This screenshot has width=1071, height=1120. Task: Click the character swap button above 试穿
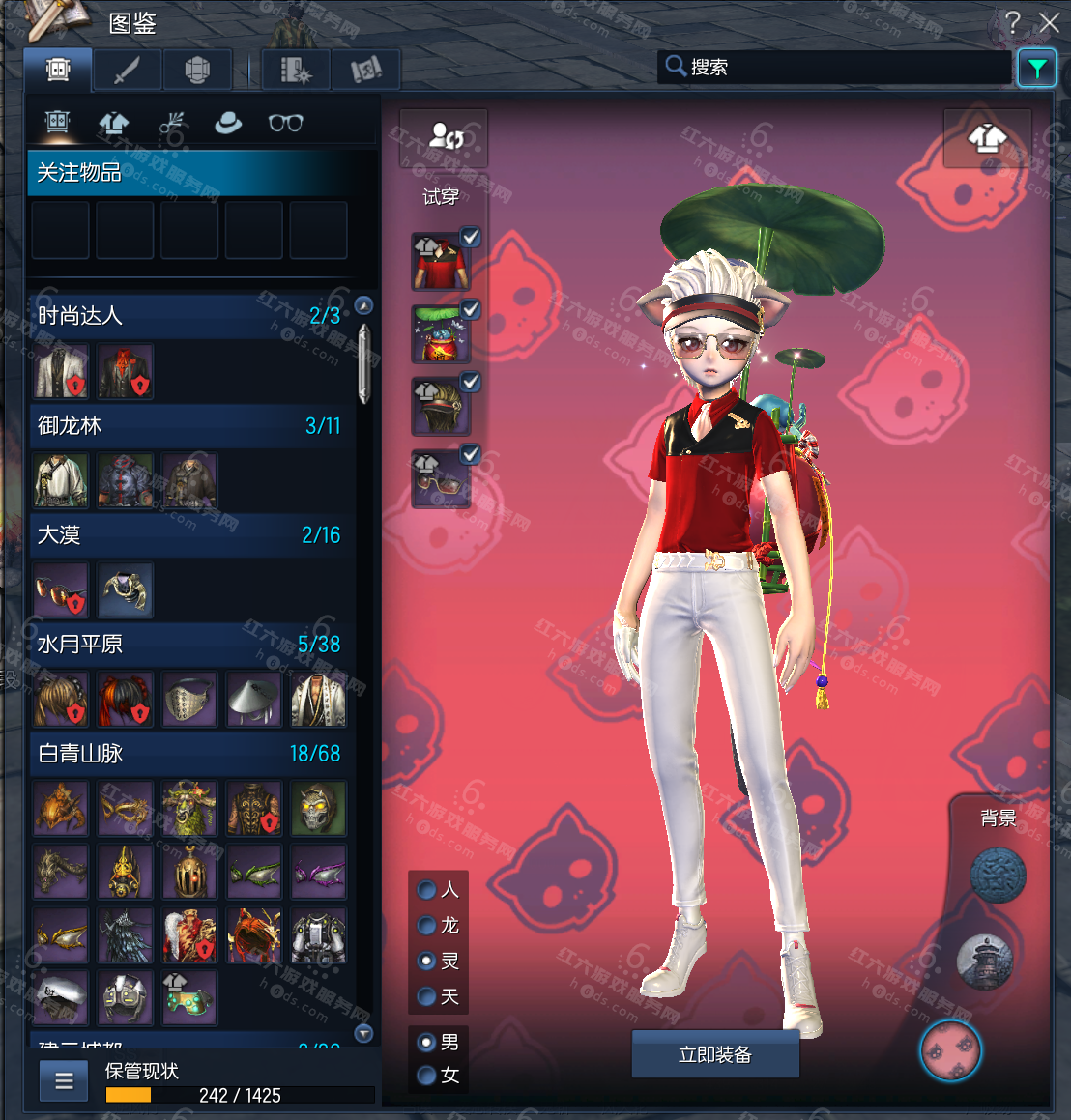(x=445, y=136)
